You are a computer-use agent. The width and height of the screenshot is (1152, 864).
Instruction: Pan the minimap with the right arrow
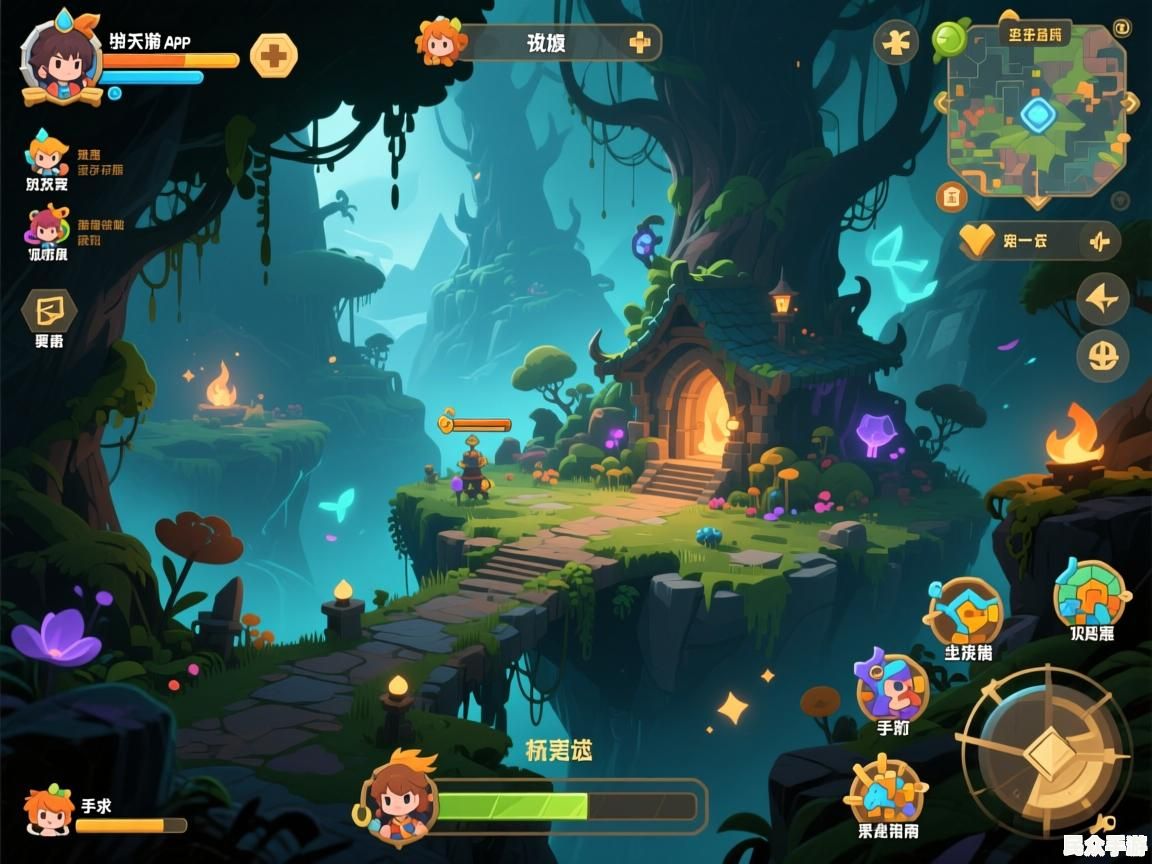1130,103
